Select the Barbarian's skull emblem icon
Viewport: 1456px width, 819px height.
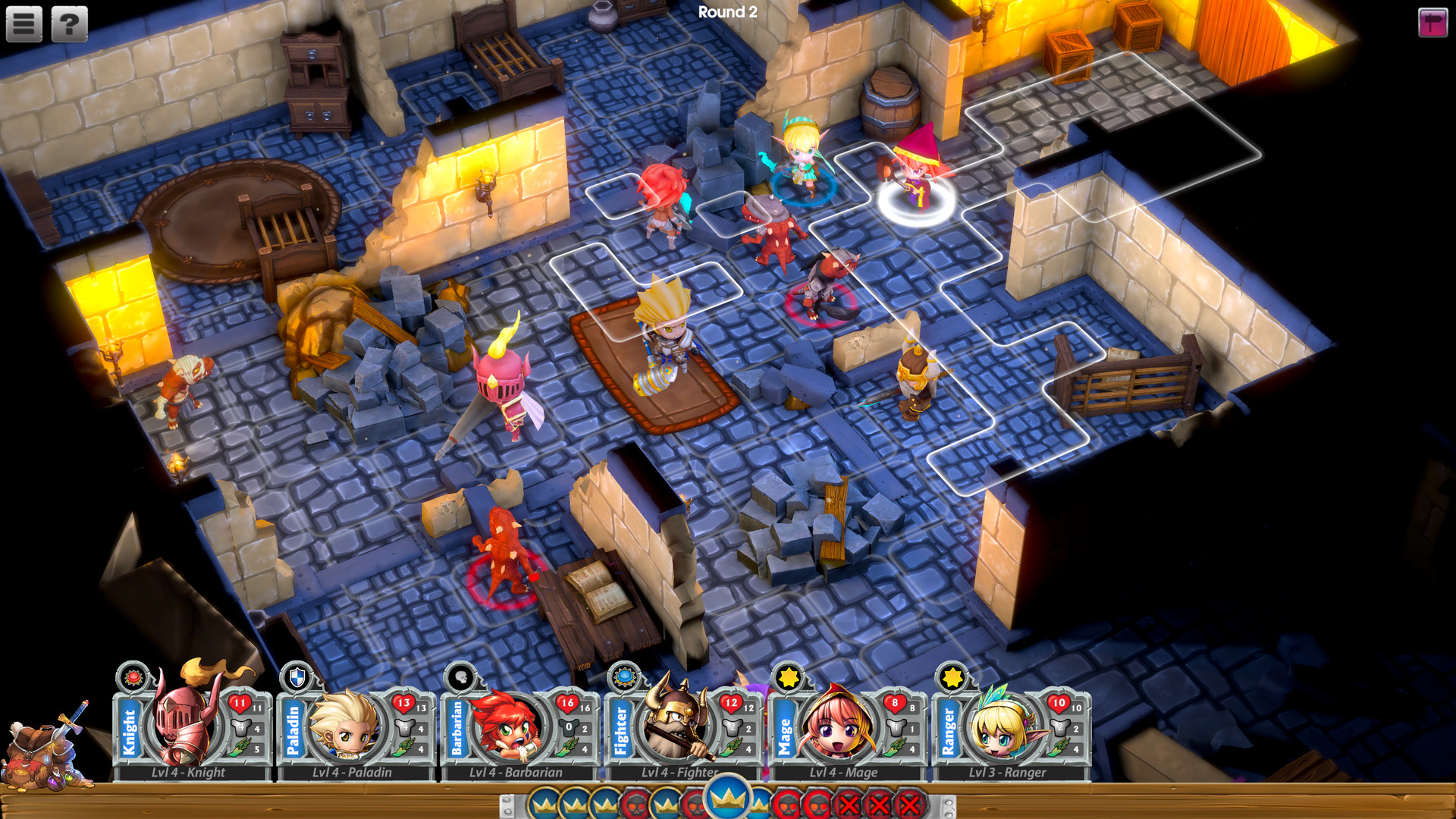tap(459, 677)
